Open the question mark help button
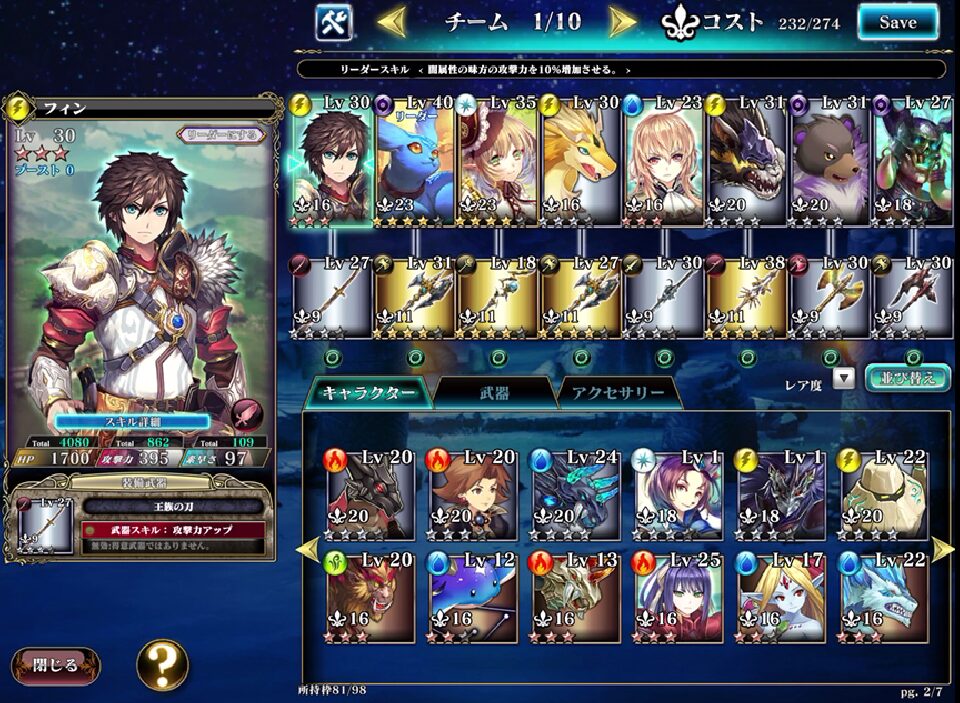Viewport: 960px width, 703px height. (x=162, y=665)
